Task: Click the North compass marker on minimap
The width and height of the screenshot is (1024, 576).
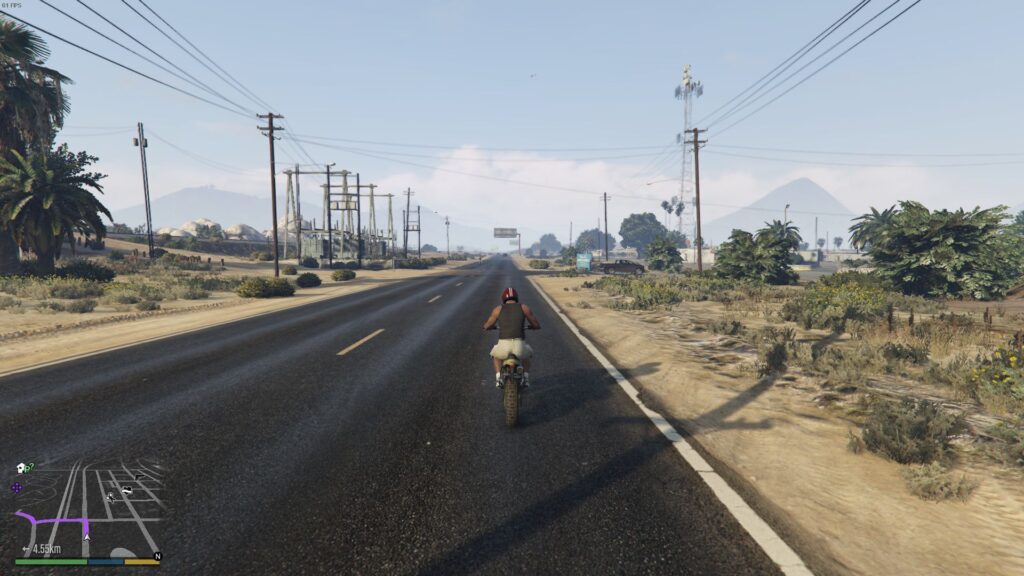Action: pyautogui.click(x=157, y=555)
